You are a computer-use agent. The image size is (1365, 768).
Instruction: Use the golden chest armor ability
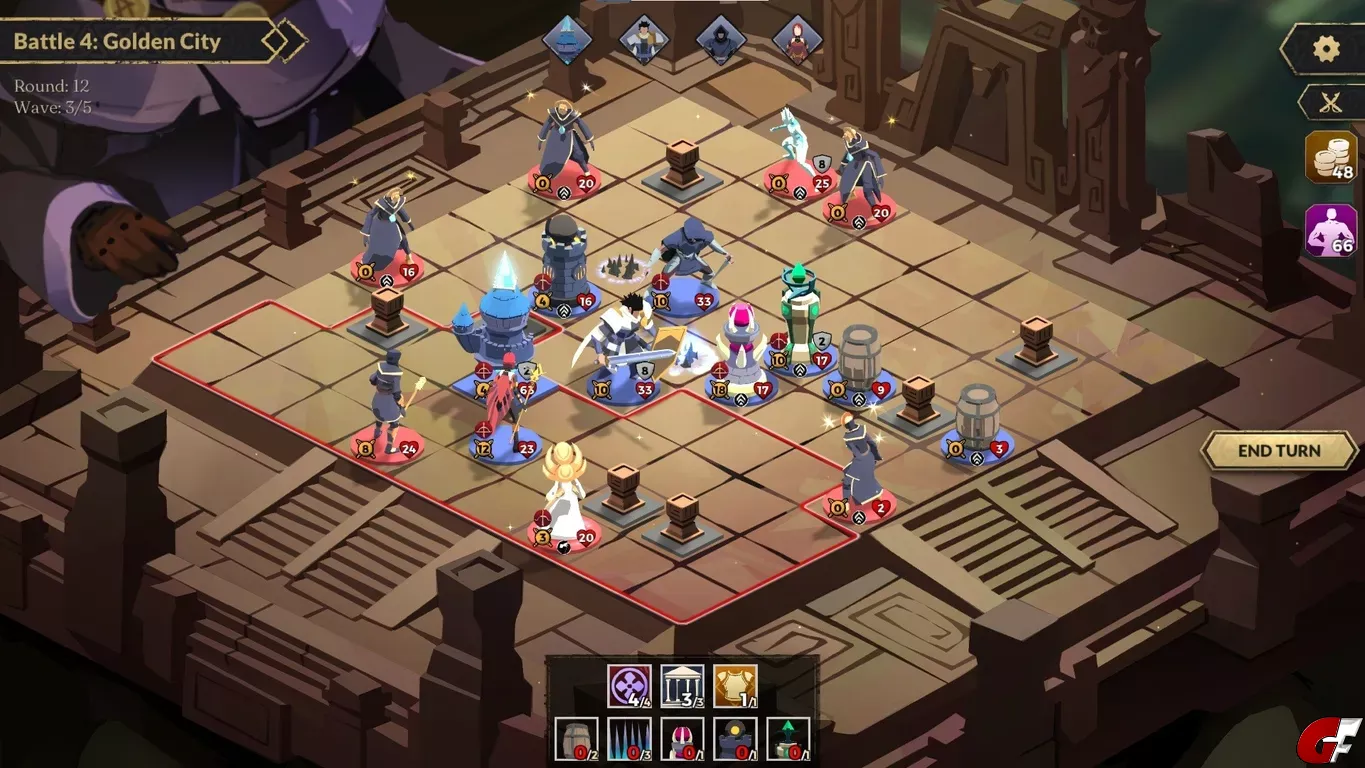[735, 687]
